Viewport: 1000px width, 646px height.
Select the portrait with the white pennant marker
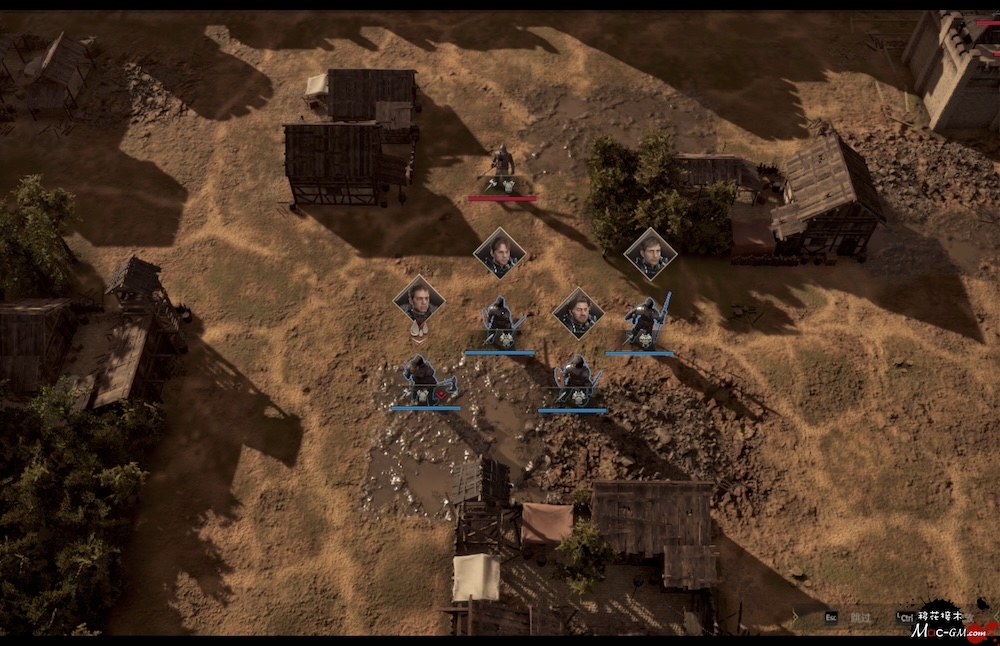point(419,299)
